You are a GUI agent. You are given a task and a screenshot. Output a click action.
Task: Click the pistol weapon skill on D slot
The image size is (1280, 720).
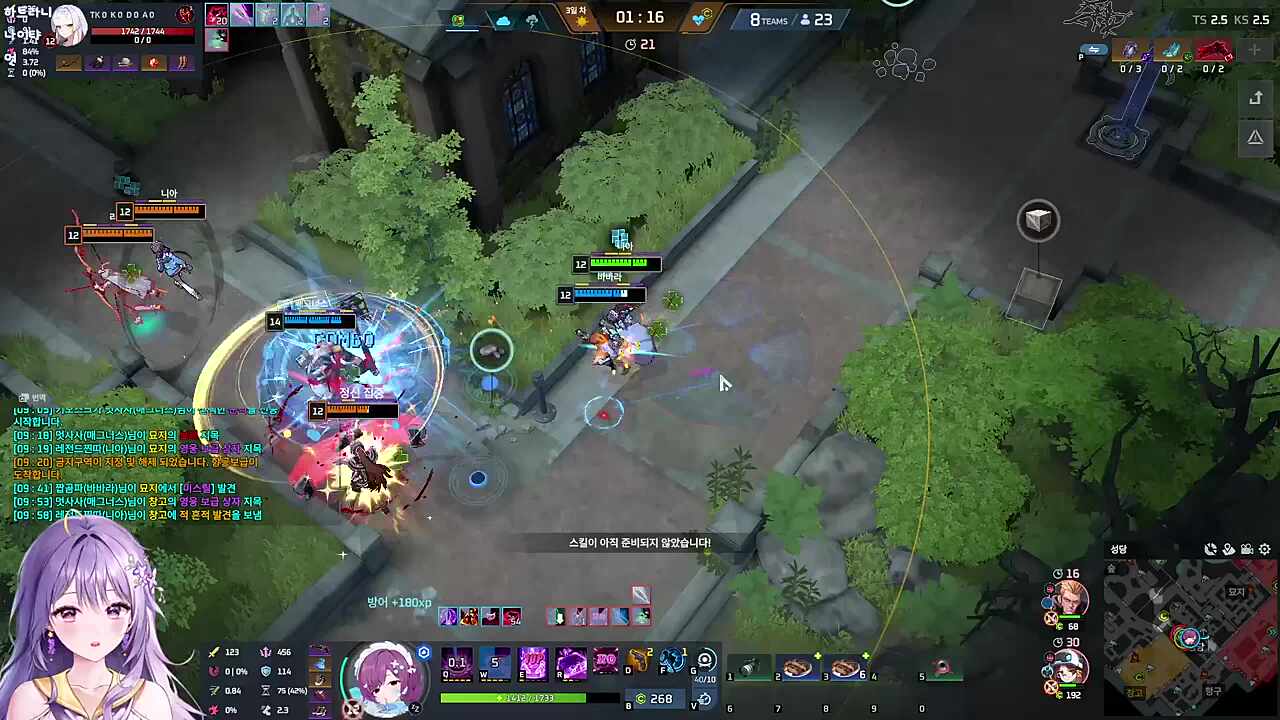click(x=637, y=662)
